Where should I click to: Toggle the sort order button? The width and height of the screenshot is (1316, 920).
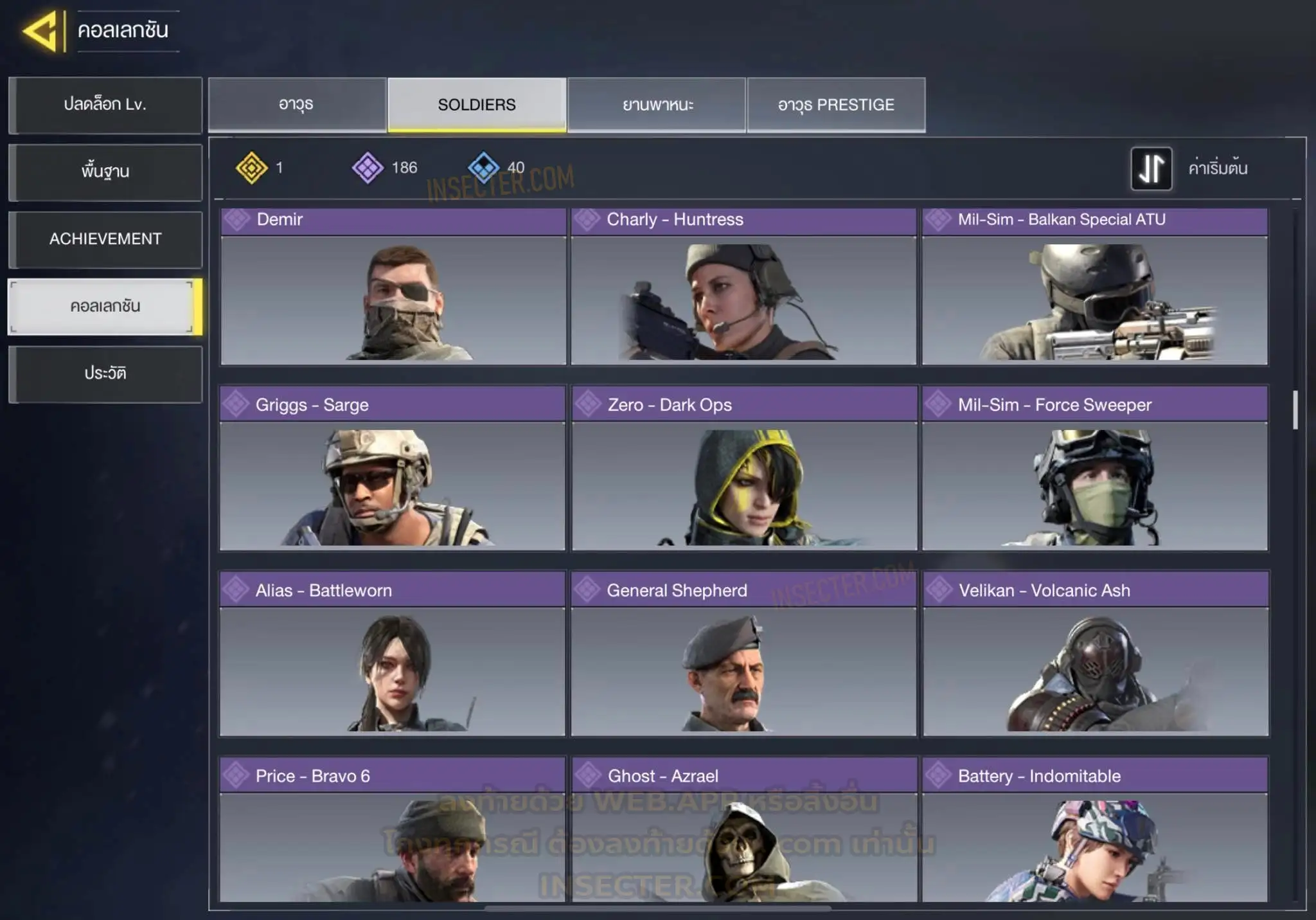[x=1151, y=168]
